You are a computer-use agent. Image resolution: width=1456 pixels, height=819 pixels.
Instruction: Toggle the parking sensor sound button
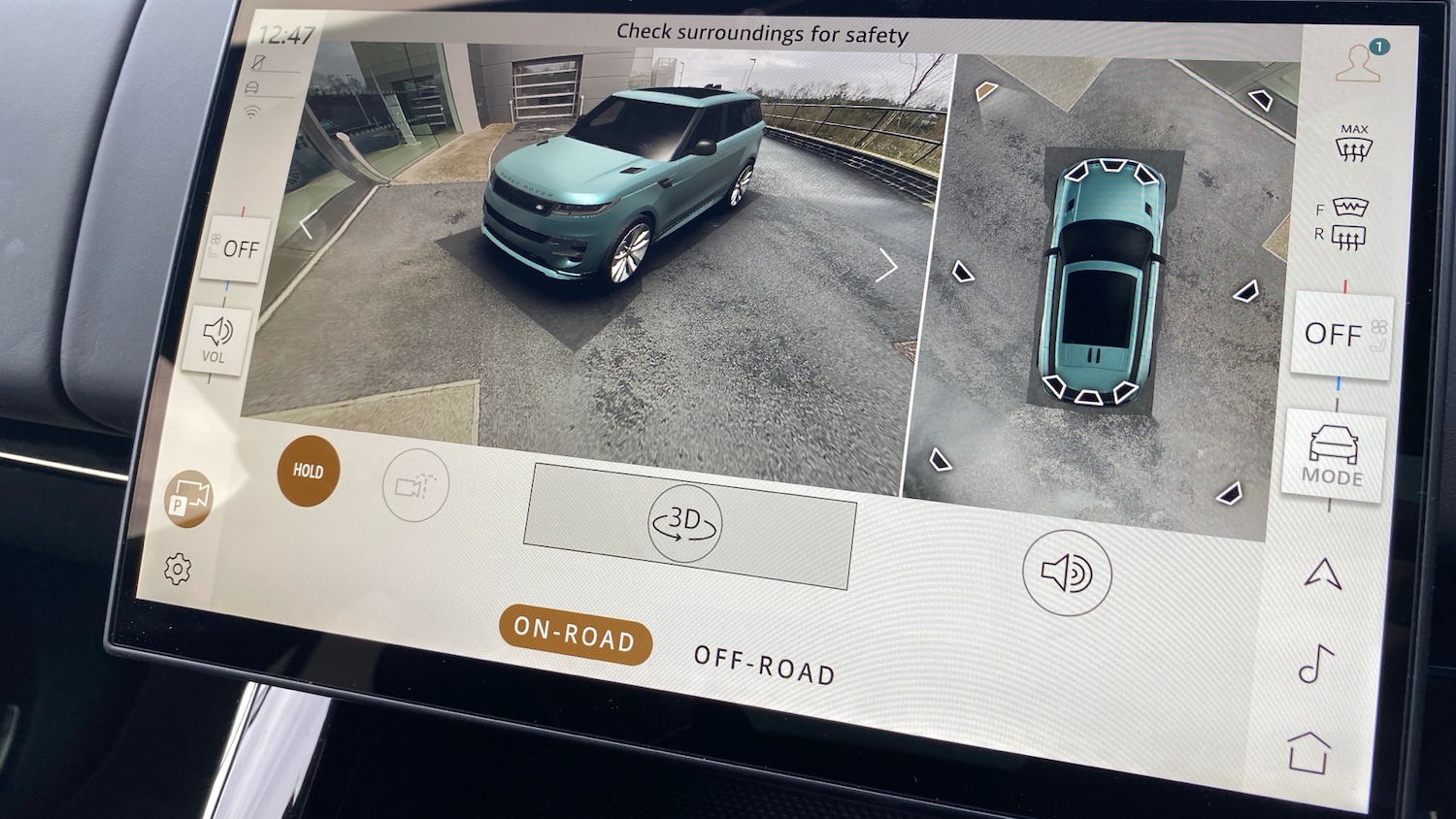coord(1067,573)
